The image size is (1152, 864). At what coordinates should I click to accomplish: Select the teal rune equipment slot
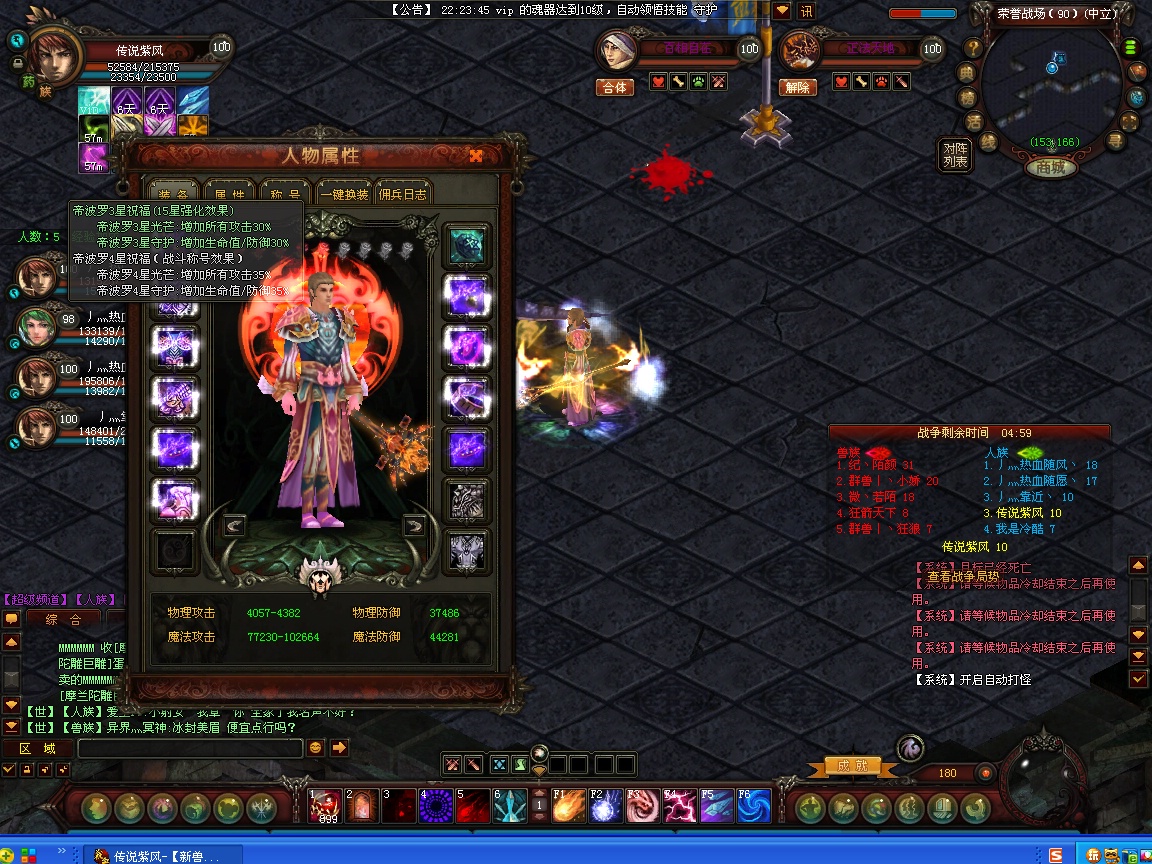click(x=466, y=244)
